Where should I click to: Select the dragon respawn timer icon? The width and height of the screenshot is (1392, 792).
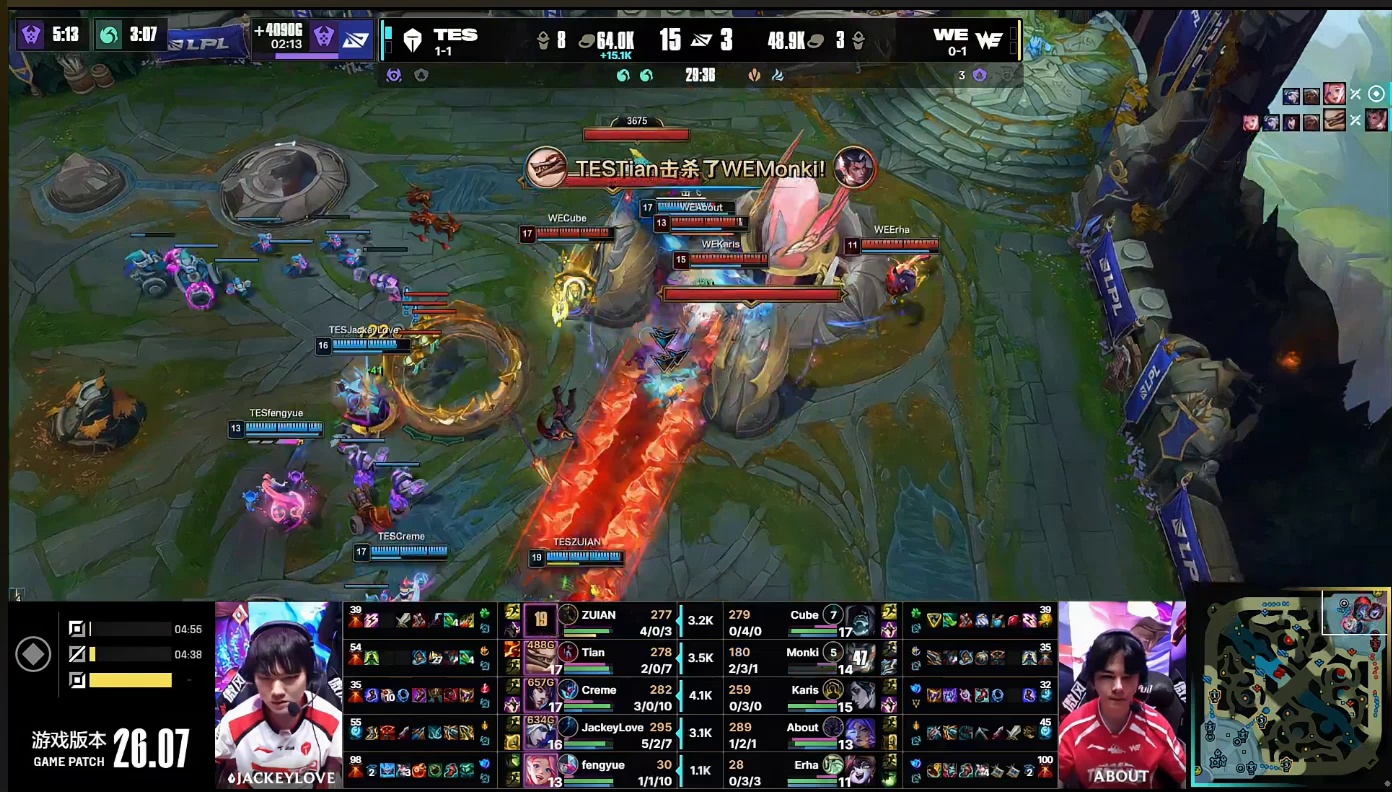click(x=109, y=35)
